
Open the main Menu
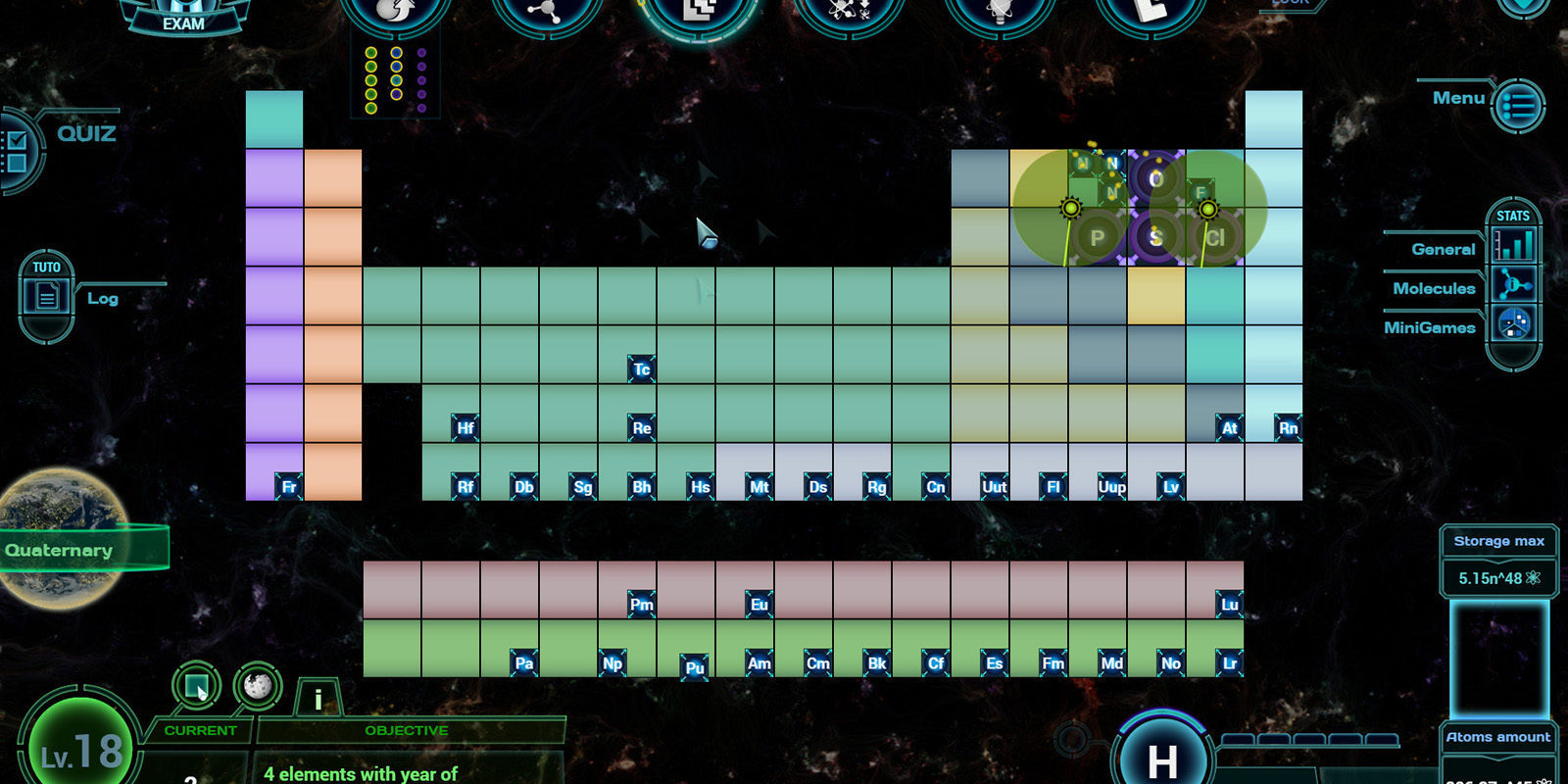[x=1518, y=105]
